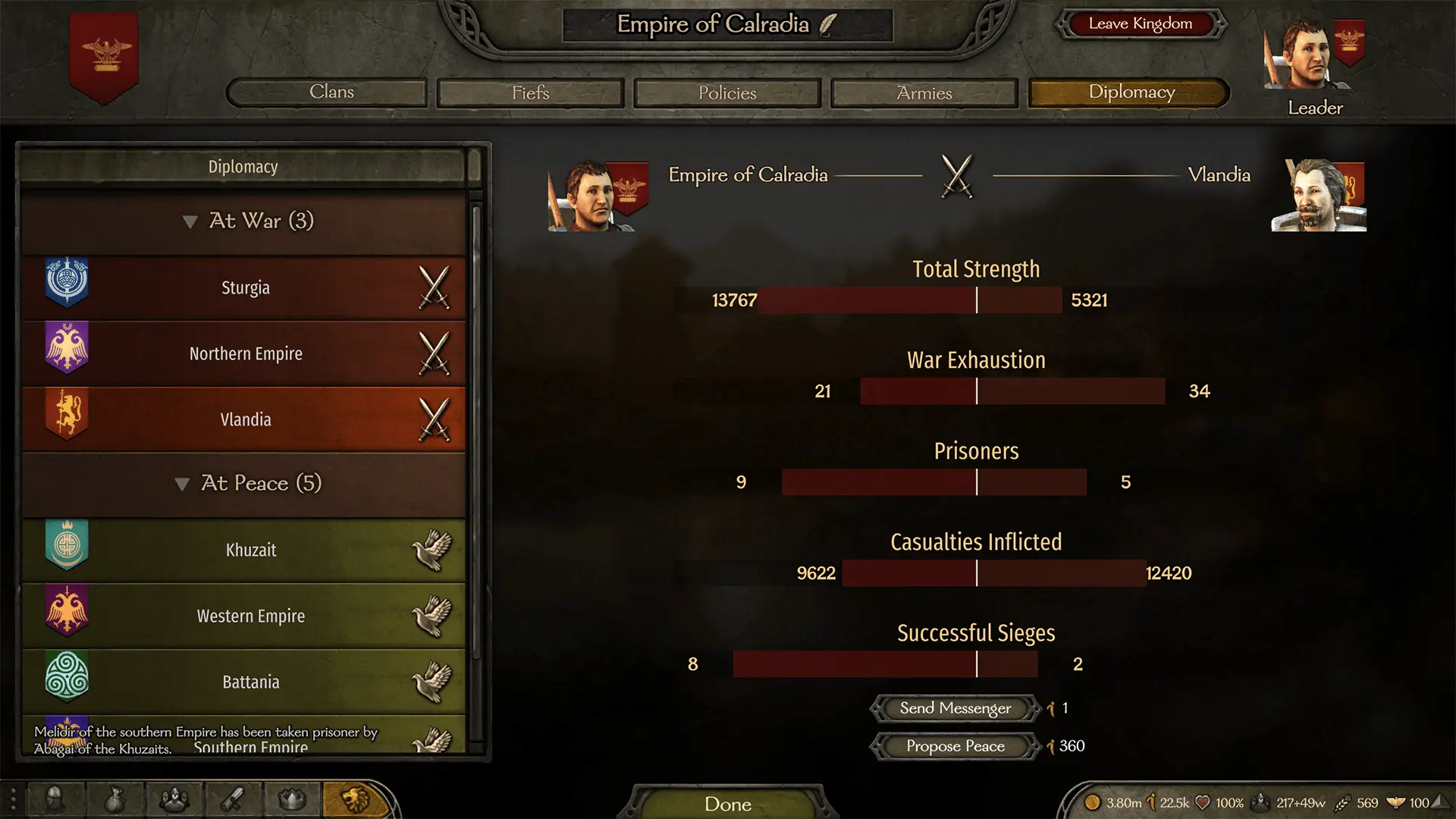Select the Kingdom lion icon
Image resolution: width=1456 pixels, height=819 pixels.
click(x=353, y=800)
